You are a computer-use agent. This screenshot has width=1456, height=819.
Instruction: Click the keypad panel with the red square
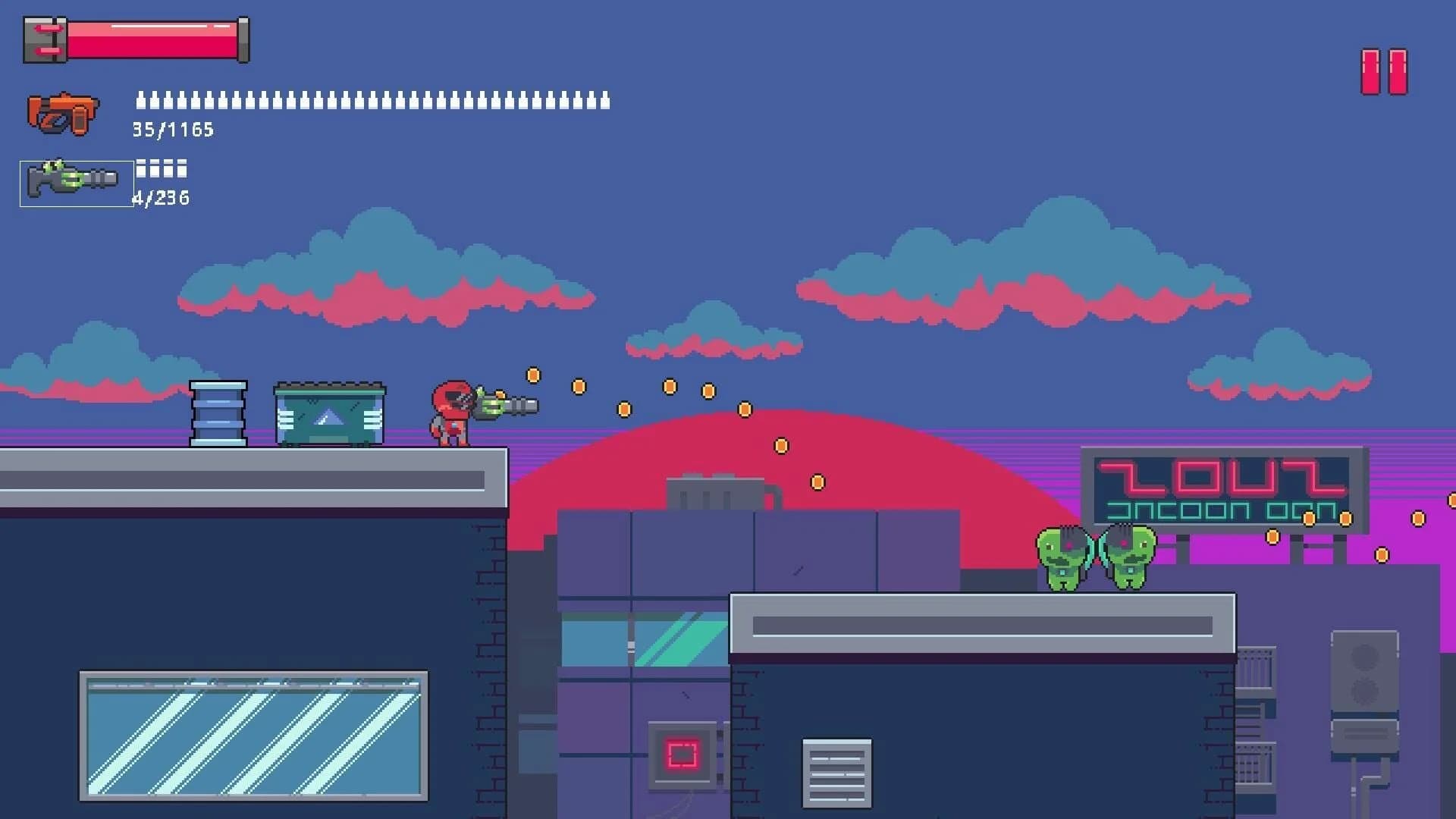680,753
